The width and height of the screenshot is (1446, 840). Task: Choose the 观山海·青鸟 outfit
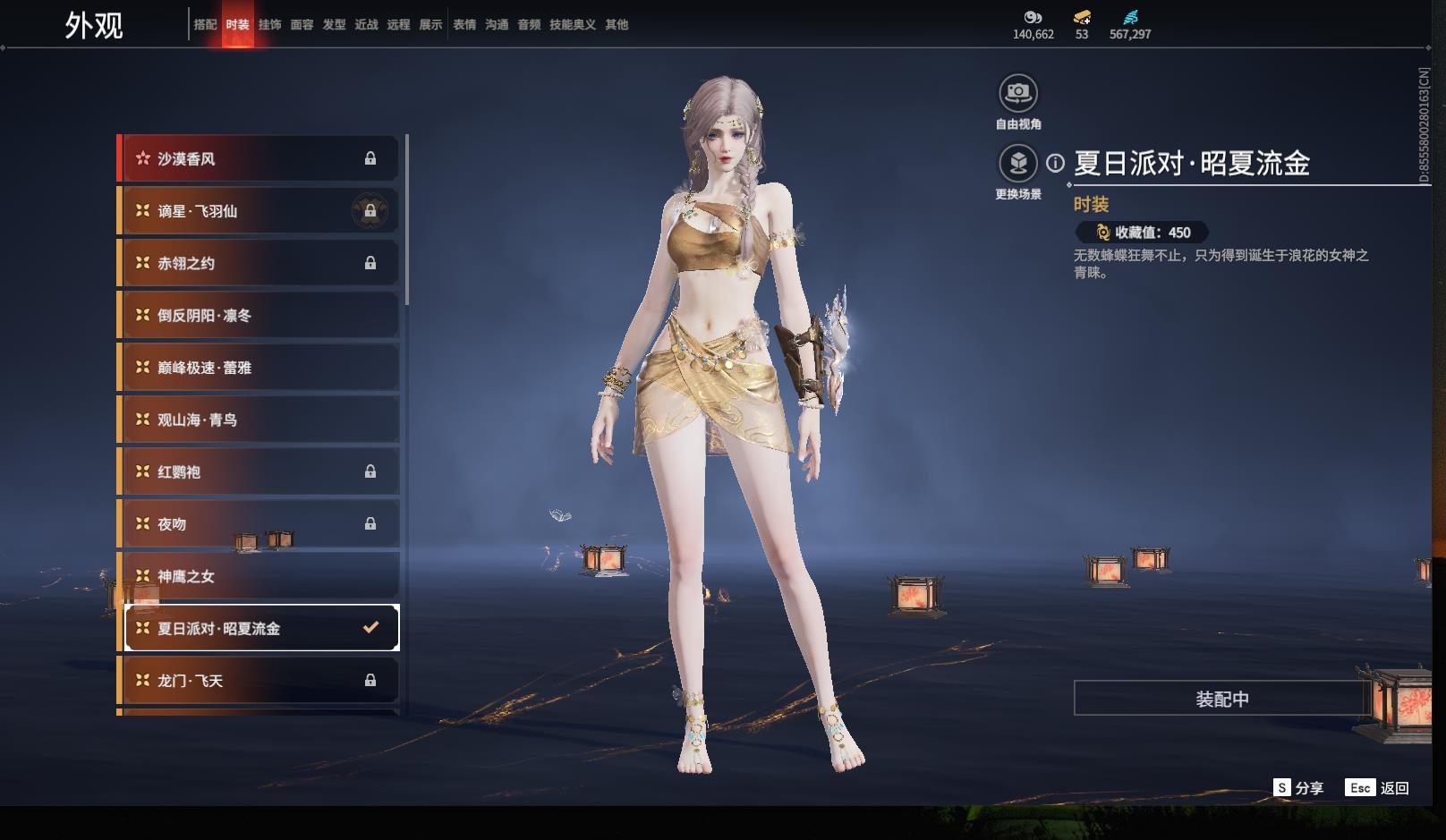[259, 420]
